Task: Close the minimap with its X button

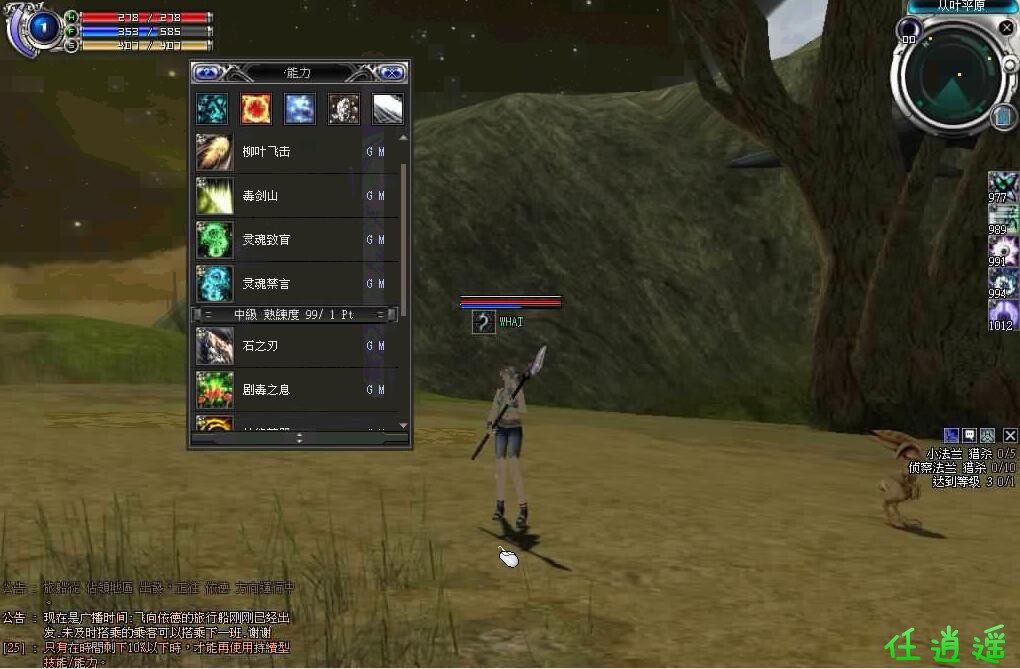Action: pyautogui.click(x=1006, y=28)
